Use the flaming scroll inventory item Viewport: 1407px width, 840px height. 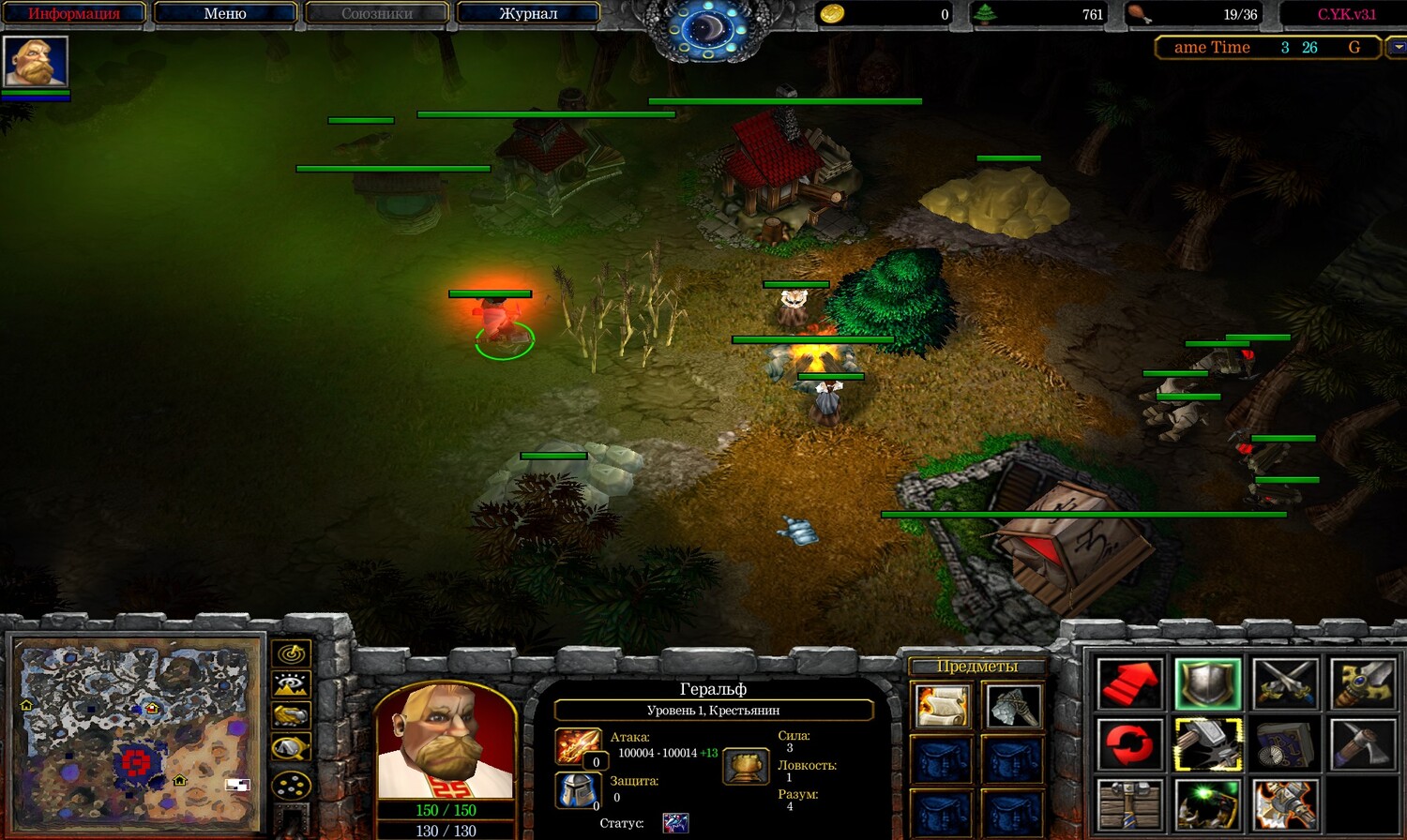(x=942, y=706)
